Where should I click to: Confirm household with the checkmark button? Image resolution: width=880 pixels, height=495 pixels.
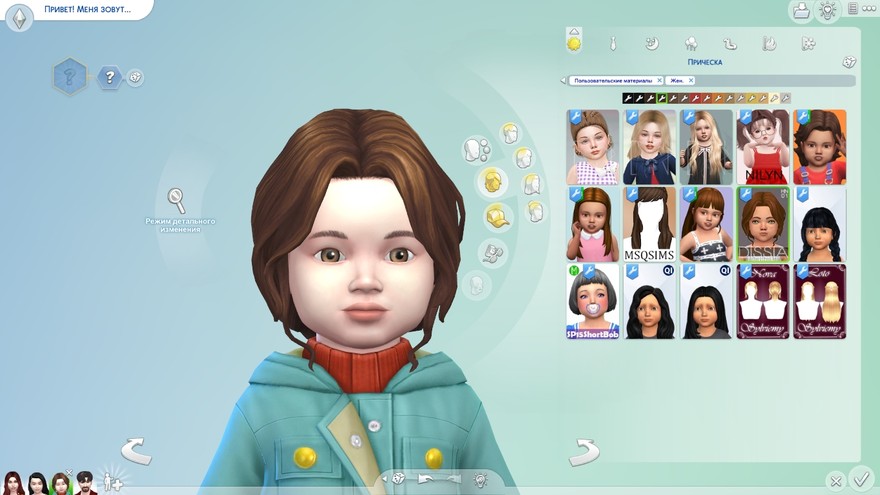(x=859, y=478)
